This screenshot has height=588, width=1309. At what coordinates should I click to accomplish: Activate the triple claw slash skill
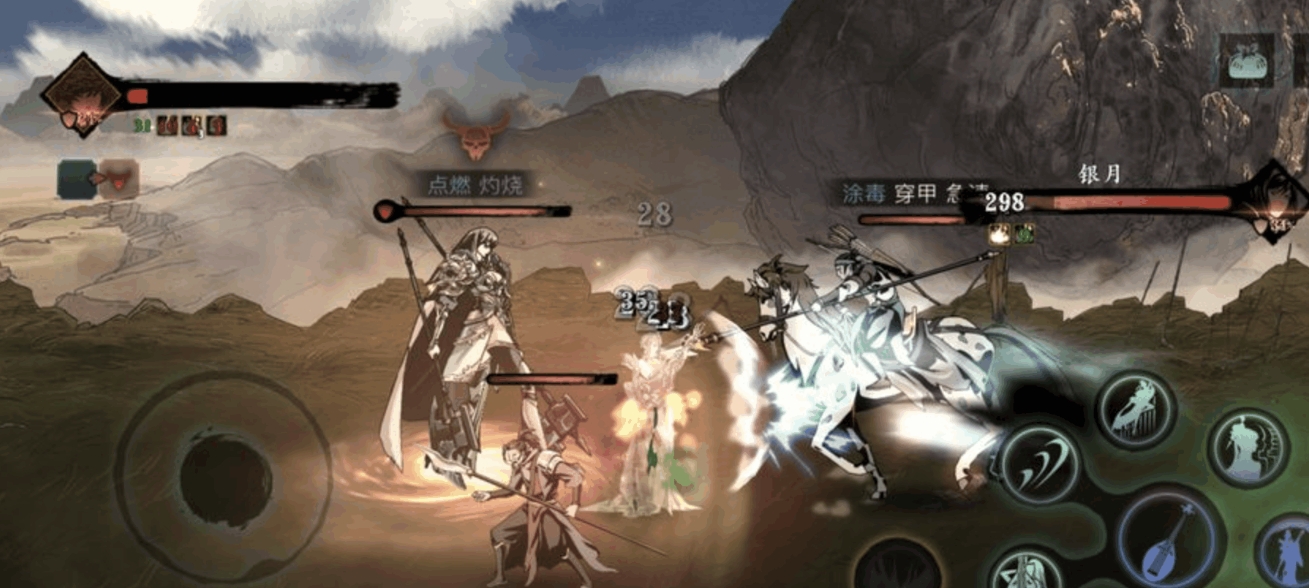1040,463
